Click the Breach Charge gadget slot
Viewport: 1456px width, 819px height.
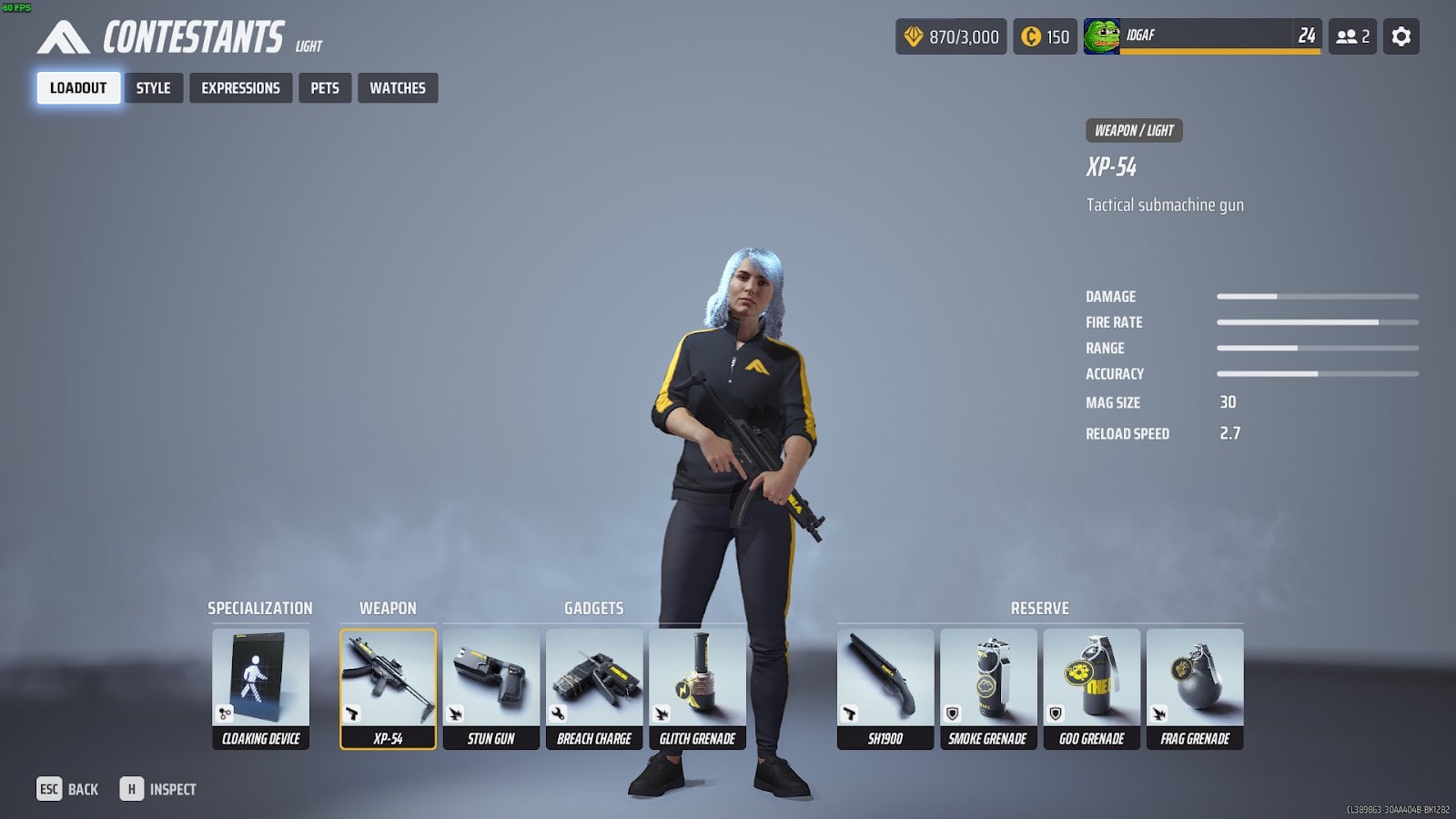click(594, 689)
